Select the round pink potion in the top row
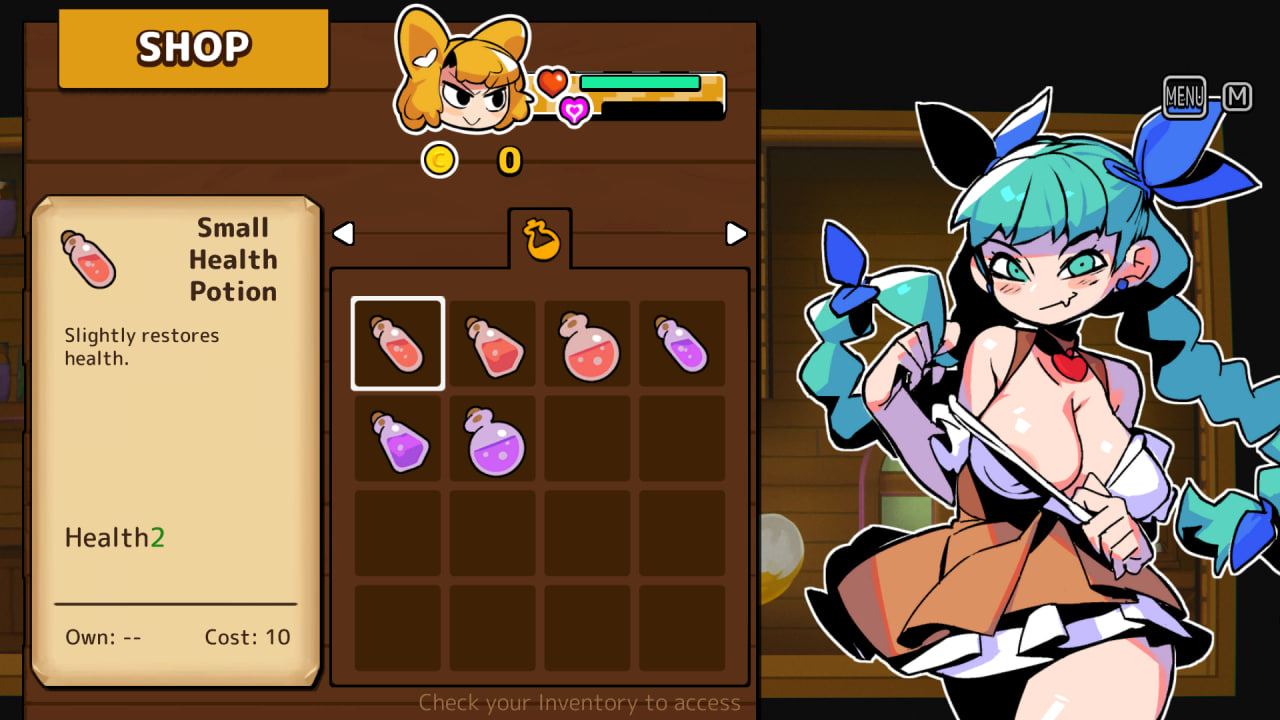 587,342
